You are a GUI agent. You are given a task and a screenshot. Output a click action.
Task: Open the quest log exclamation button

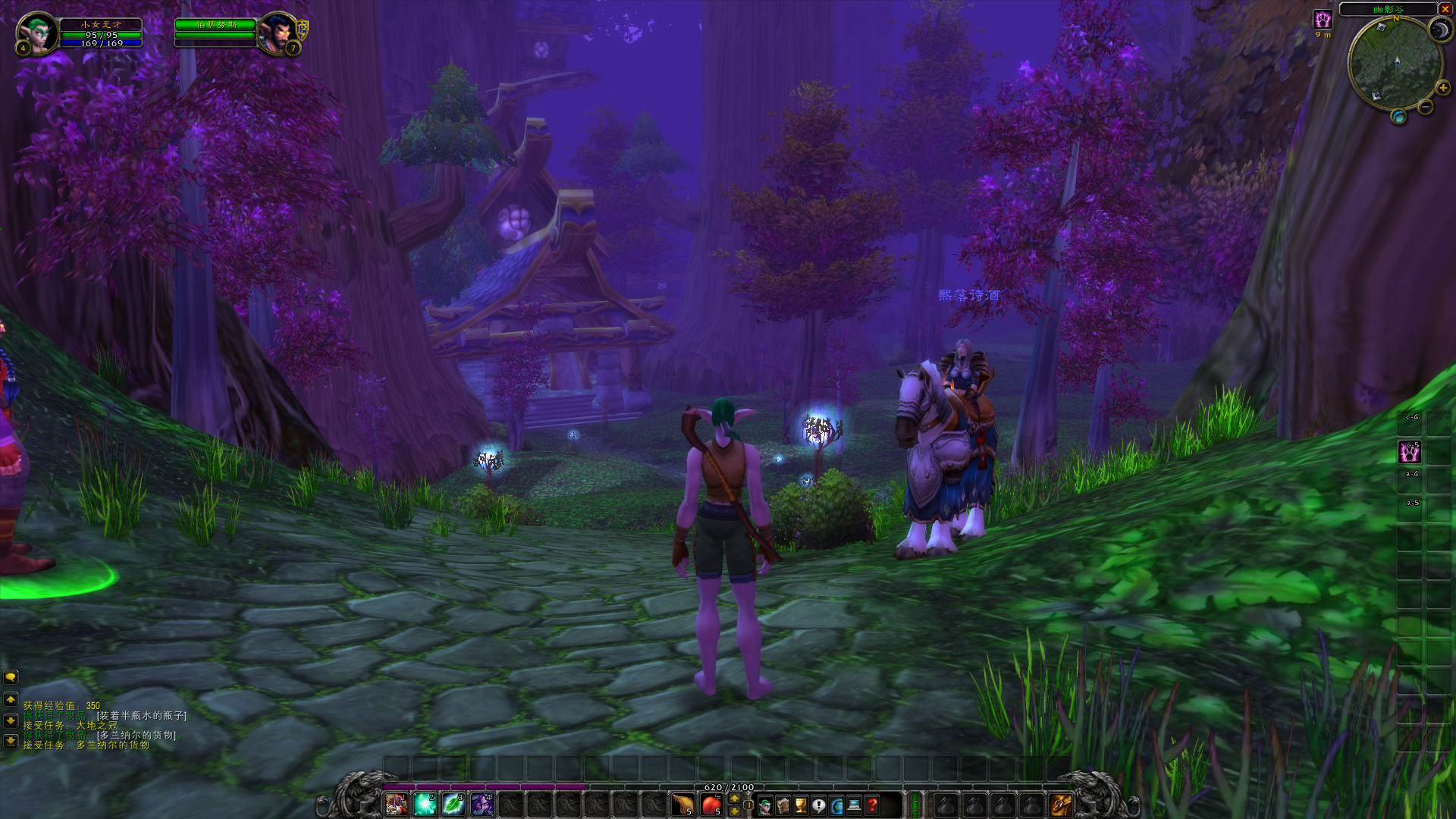[x=819, y=805]
